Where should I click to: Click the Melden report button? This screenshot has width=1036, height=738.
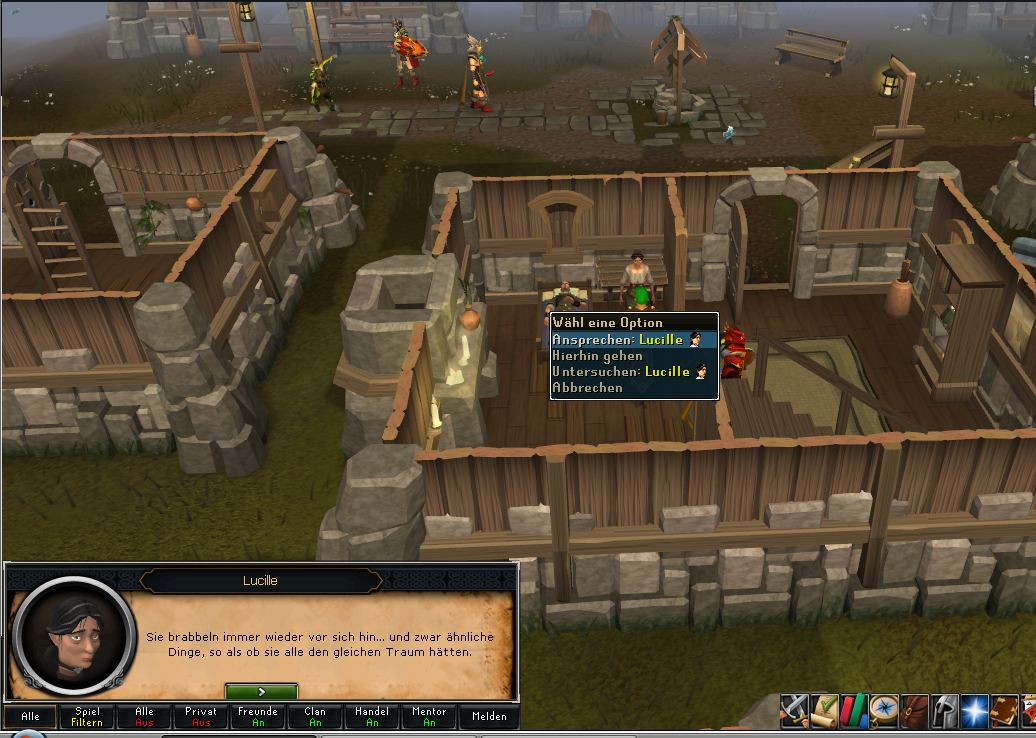489,716
